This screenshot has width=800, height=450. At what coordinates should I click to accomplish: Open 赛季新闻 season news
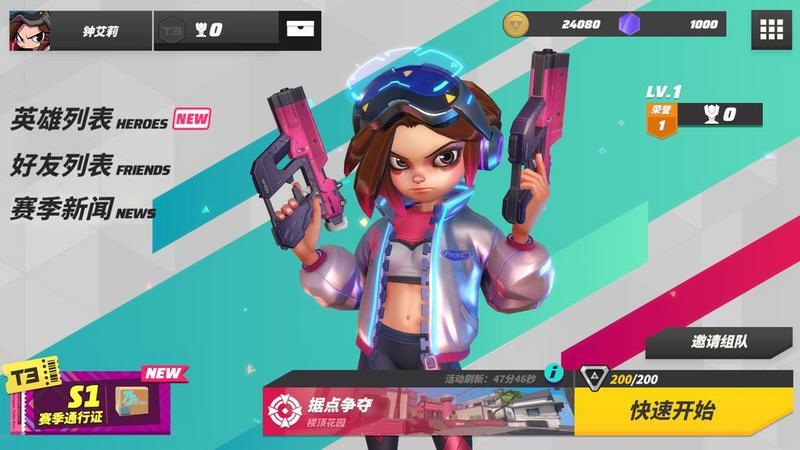coord(83,209)
